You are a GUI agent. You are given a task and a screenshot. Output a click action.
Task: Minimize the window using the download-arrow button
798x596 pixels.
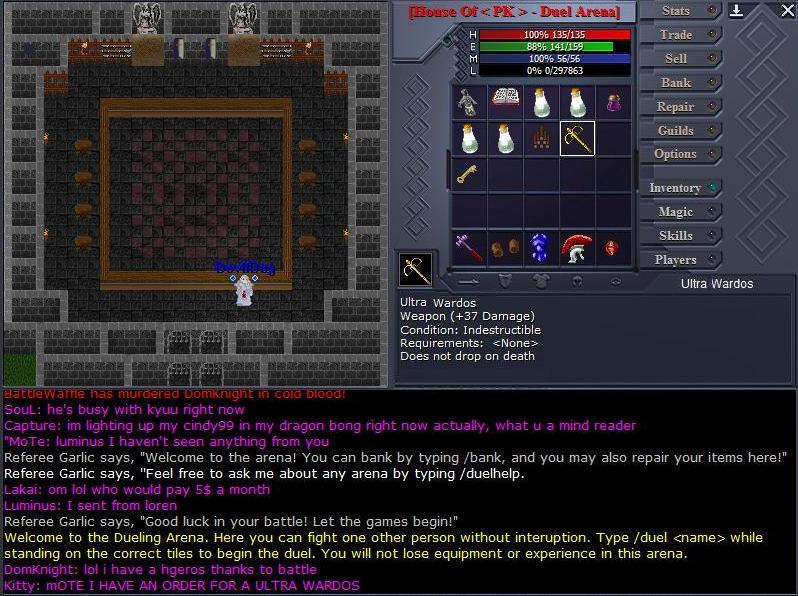click(x=737, y=11)
